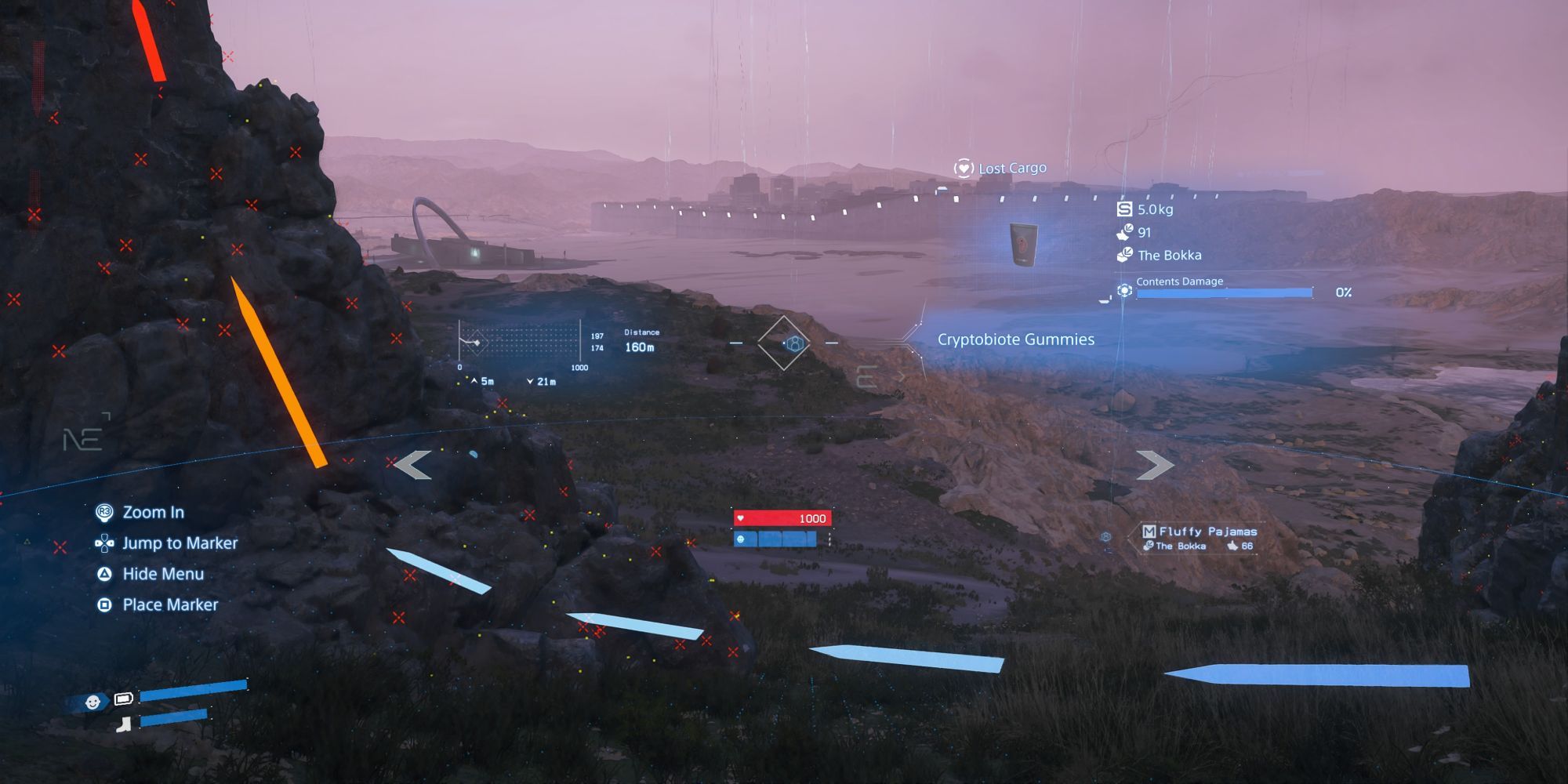The image size is (1568, 784).
Task: Select the boot durability icon
Action: pyautogui.click(x=123, y=723)
